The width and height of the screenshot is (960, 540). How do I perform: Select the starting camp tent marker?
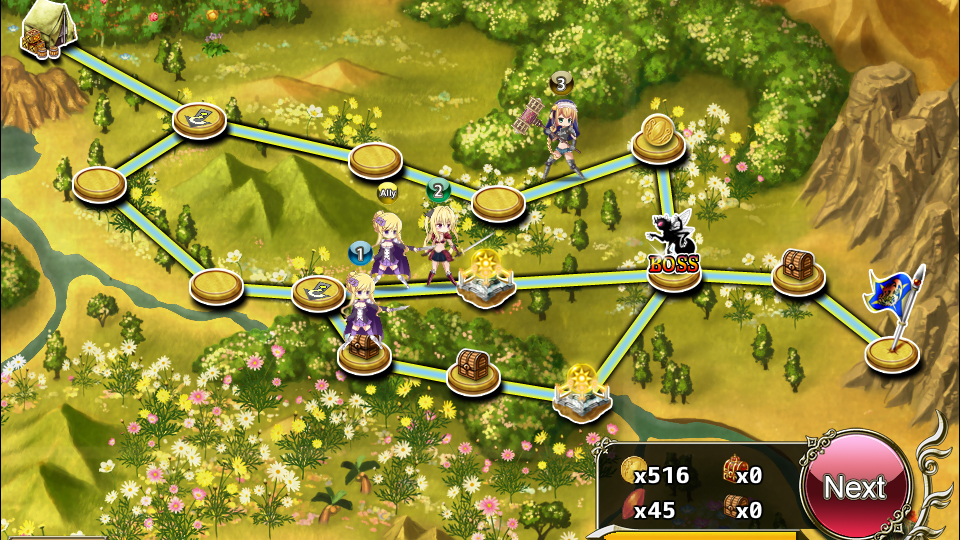pos(48,30)
